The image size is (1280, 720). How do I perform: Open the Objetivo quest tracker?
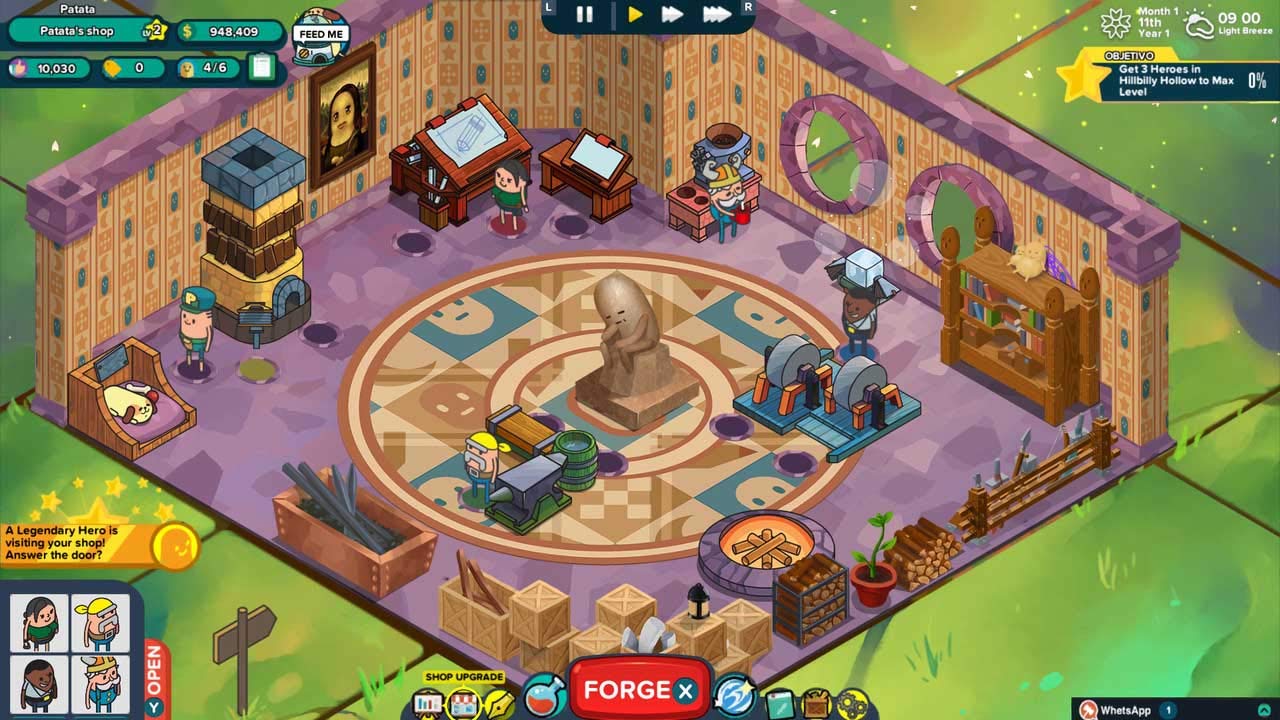[x=1165, y=78]
